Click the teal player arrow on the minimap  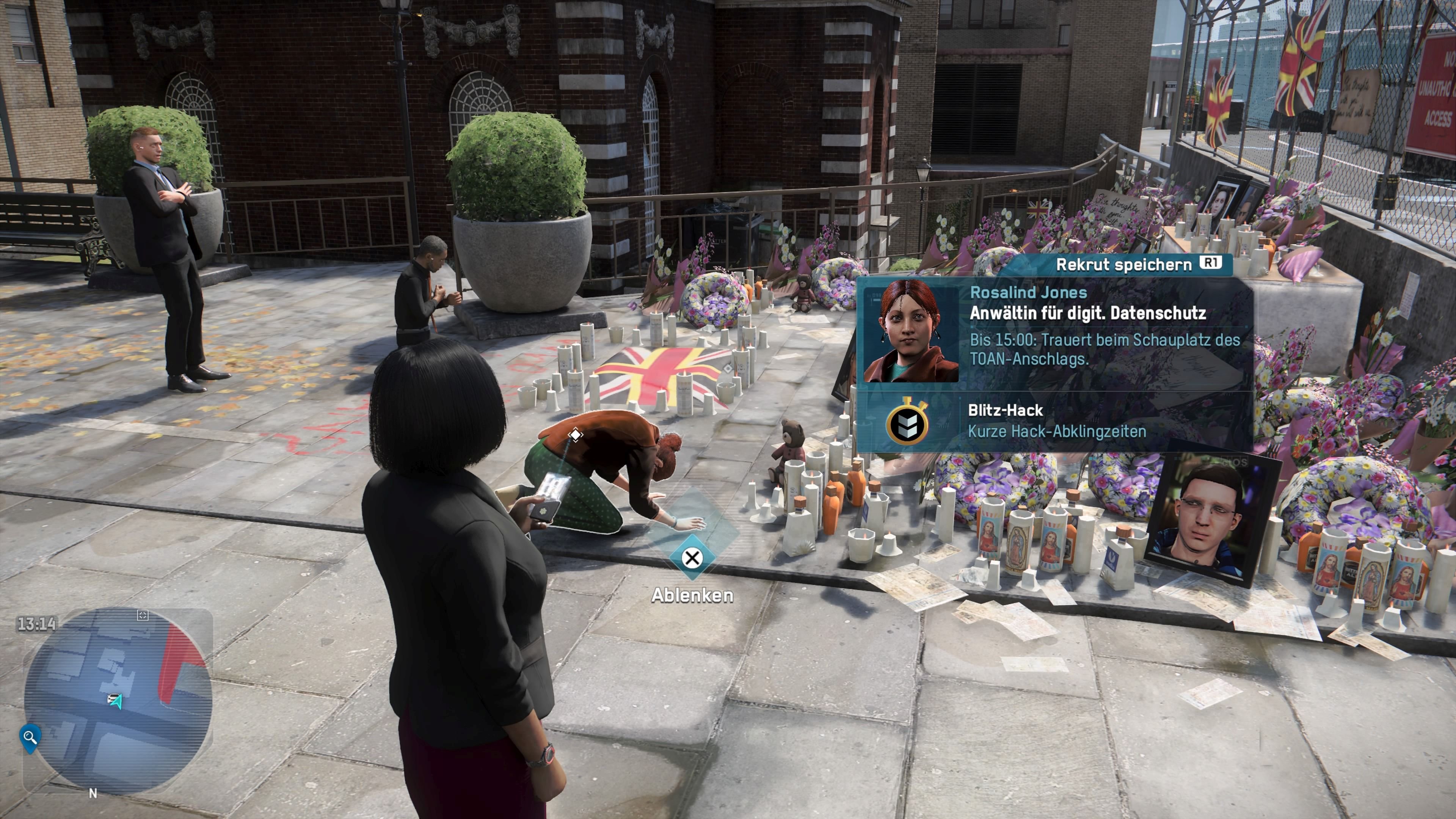[116, 701]
